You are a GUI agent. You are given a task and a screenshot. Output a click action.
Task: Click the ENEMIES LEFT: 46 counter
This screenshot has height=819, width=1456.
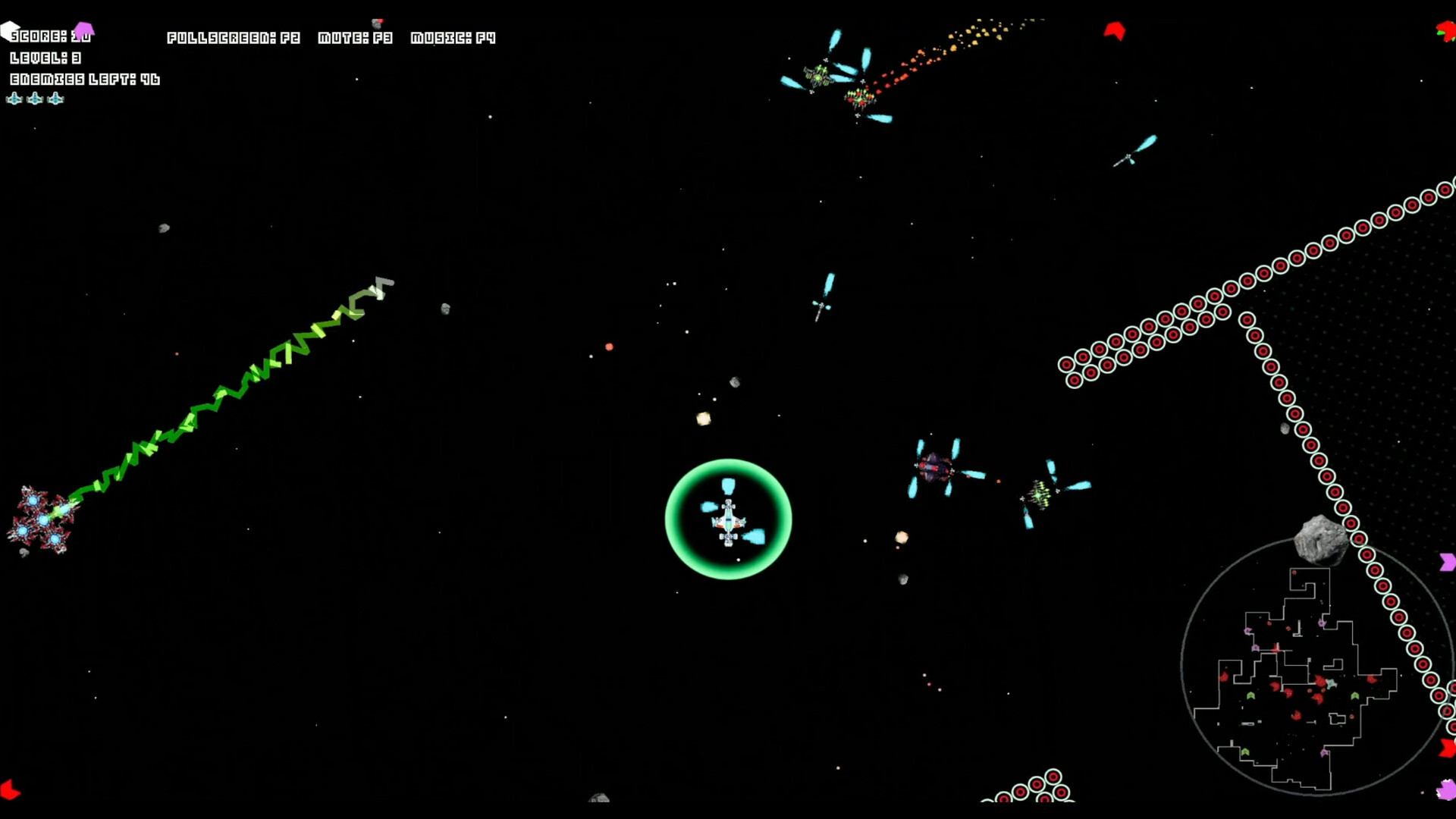point(83,78)
